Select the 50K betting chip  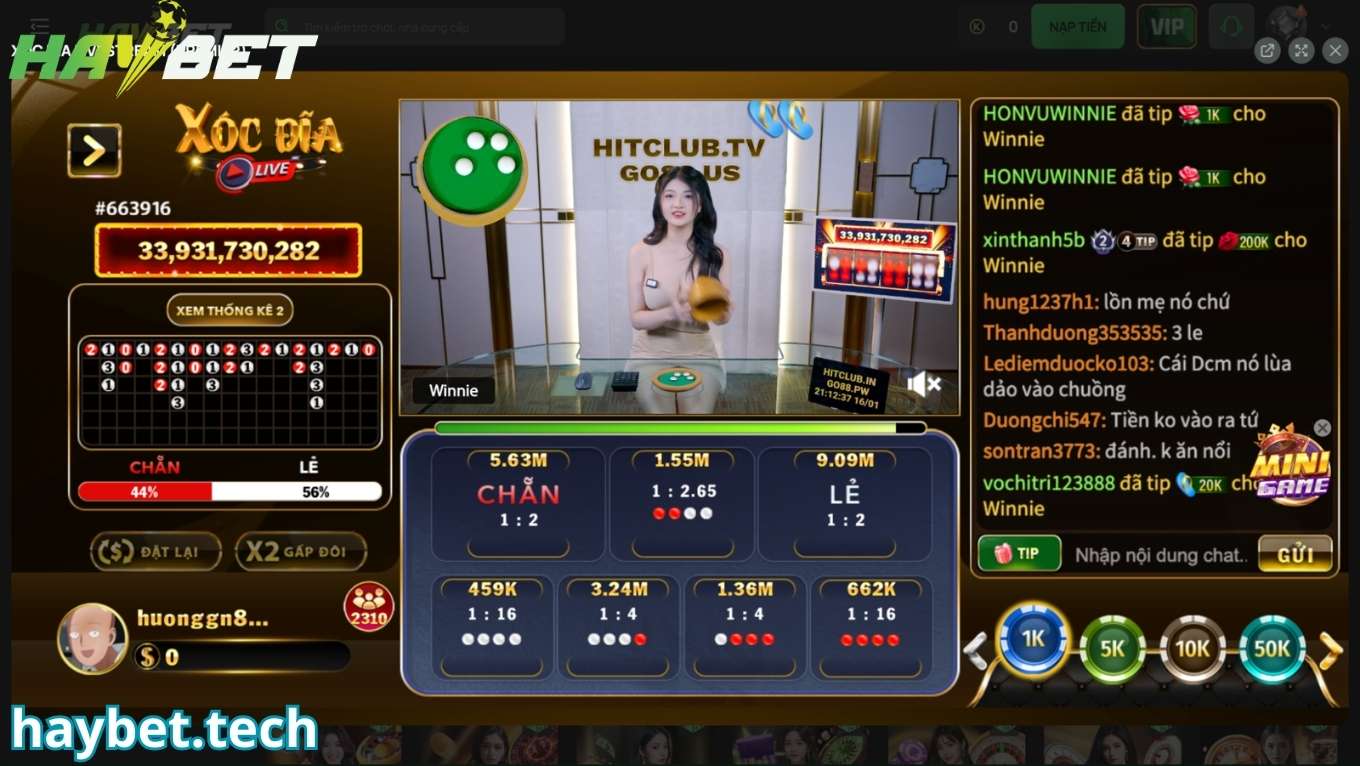pyautogui.click(x=1272, y=650)
